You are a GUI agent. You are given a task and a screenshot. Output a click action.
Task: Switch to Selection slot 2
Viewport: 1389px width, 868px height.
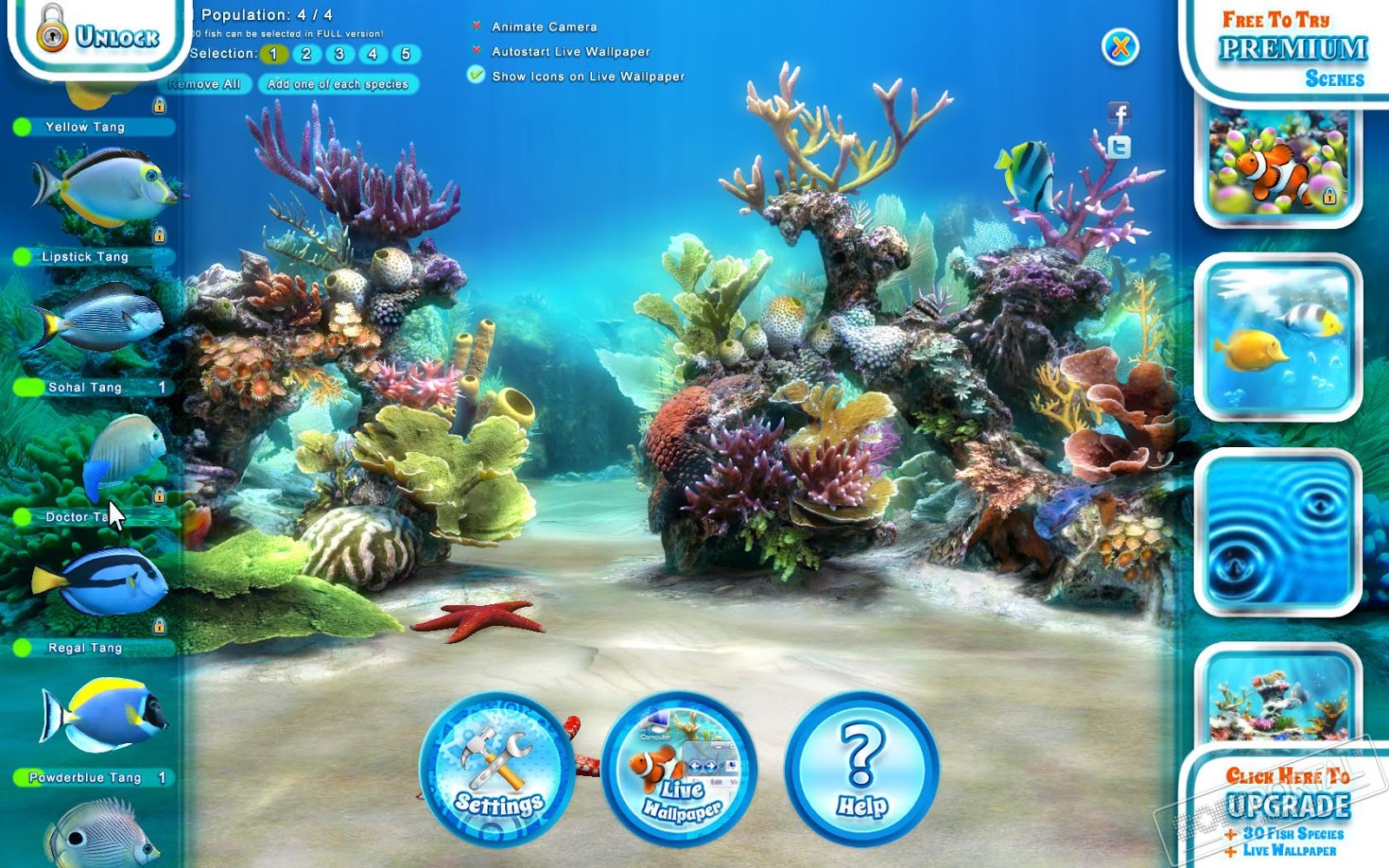306,54
